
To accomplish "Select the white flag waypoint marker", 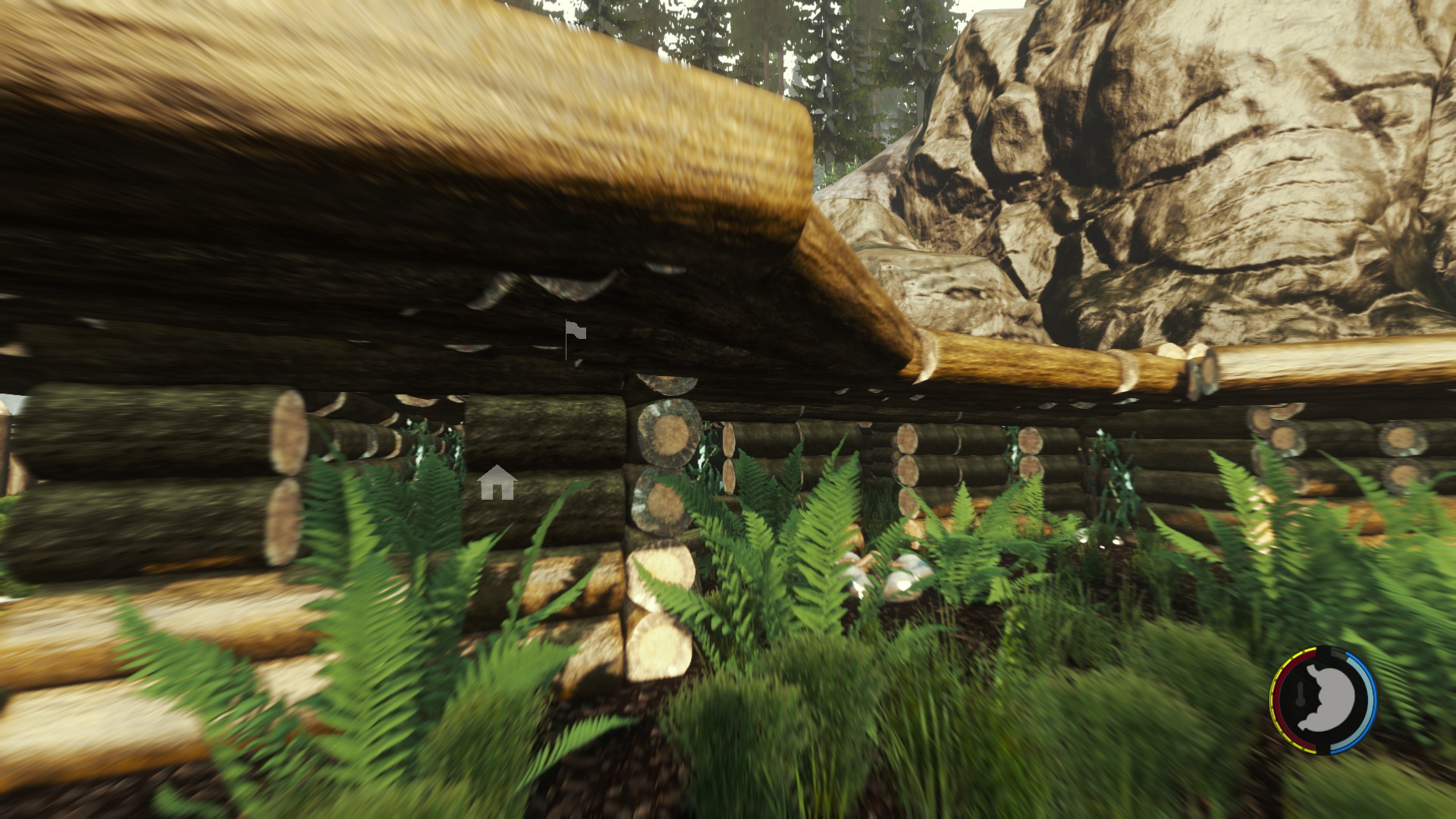I will tap(575, 334).
